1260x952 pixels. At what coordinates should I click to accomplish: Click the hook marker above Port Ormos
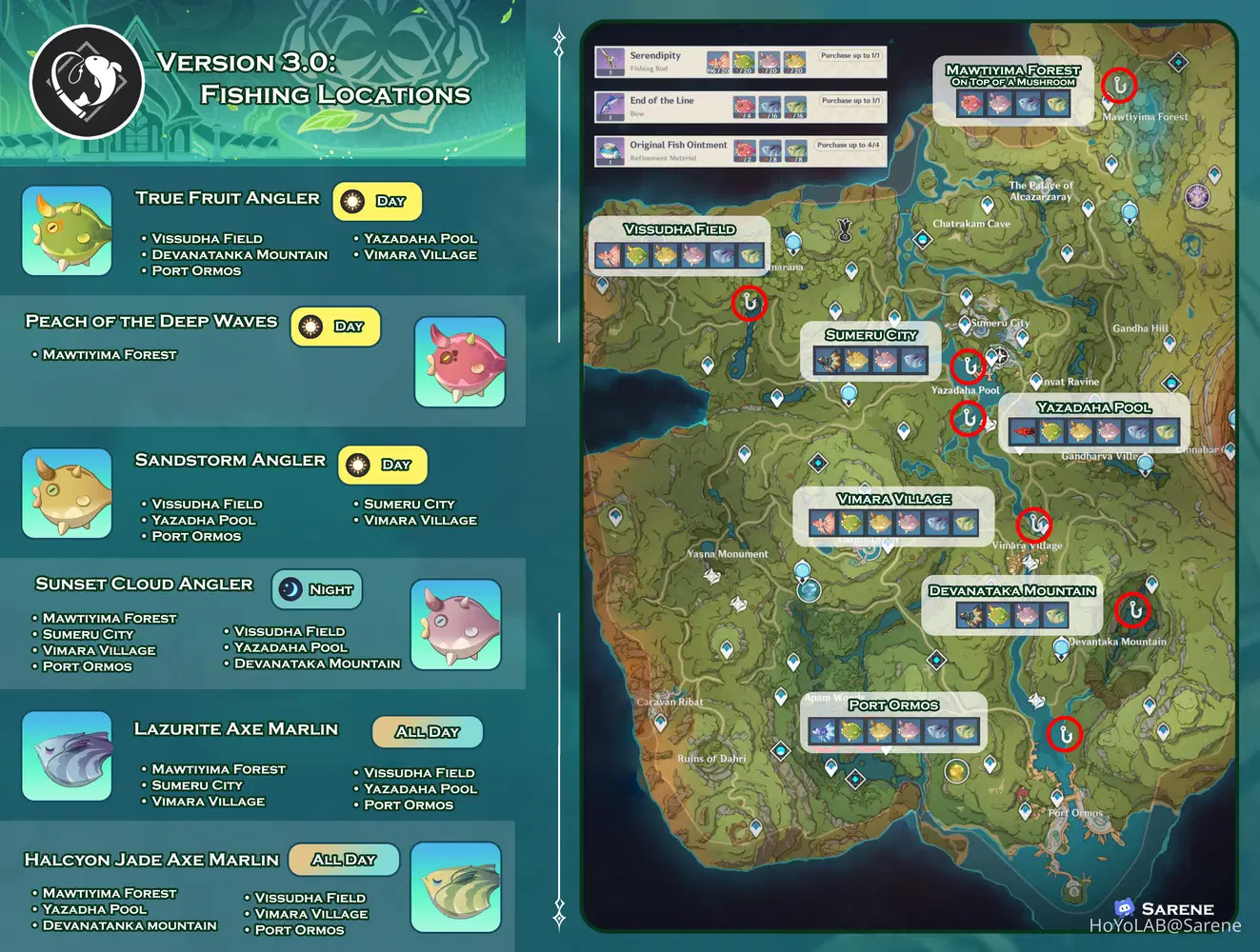(x=1064, y=735)
